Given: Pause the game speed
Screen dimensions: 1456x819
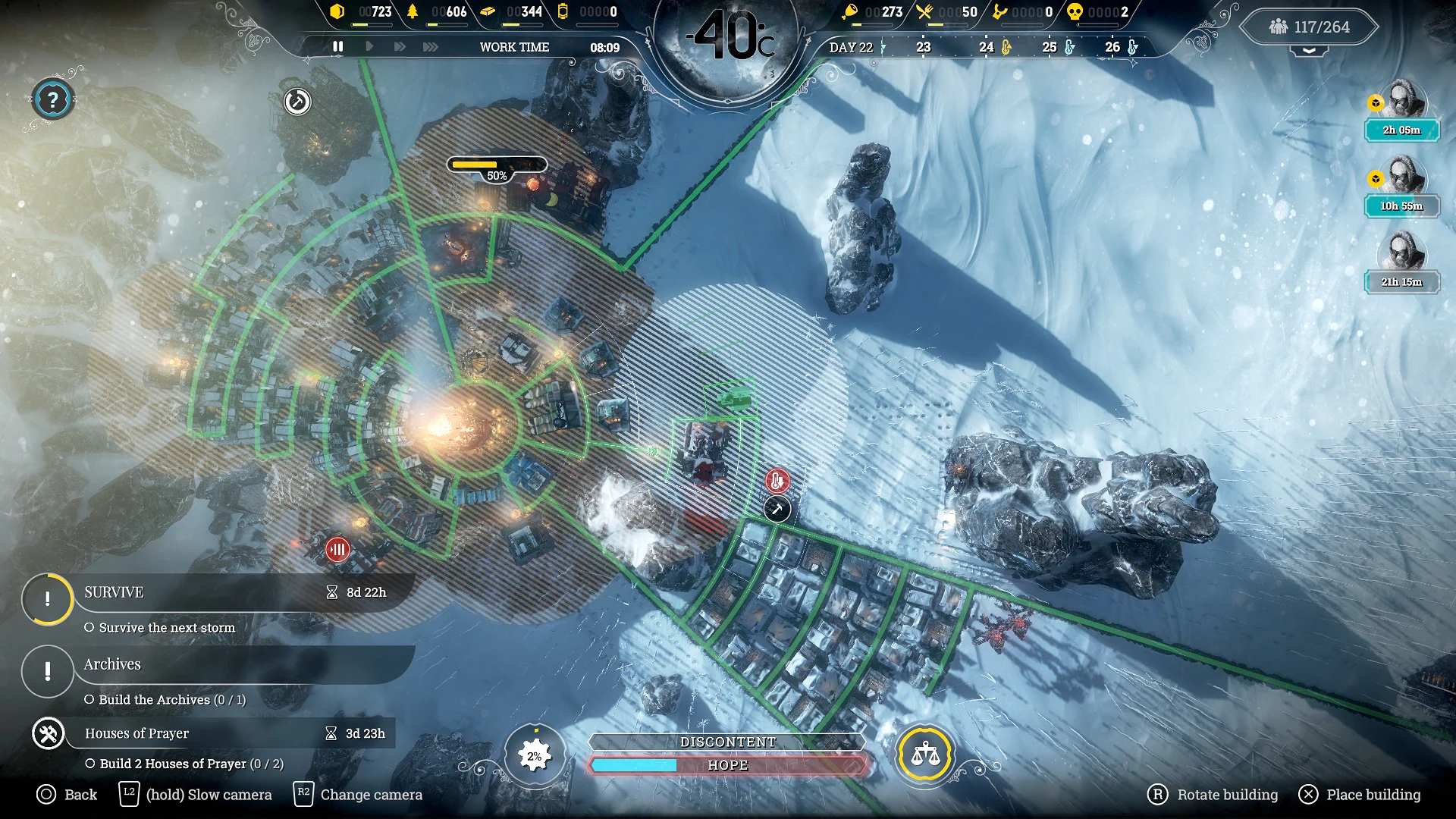Looking at the screenshot, I should (338, 47).
